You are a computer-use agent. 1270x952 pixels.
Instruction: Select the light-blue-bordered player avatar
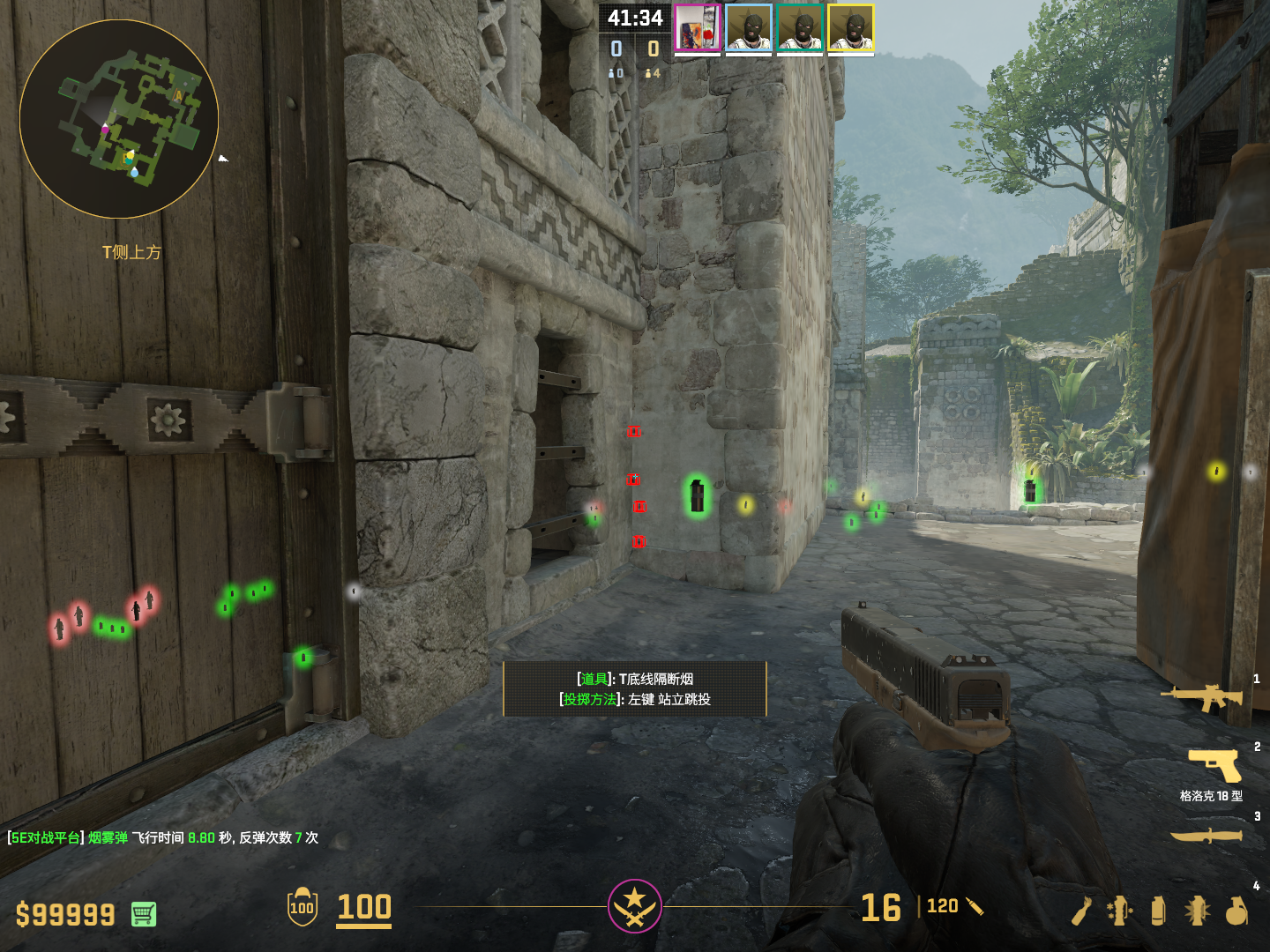coord(749,28)
